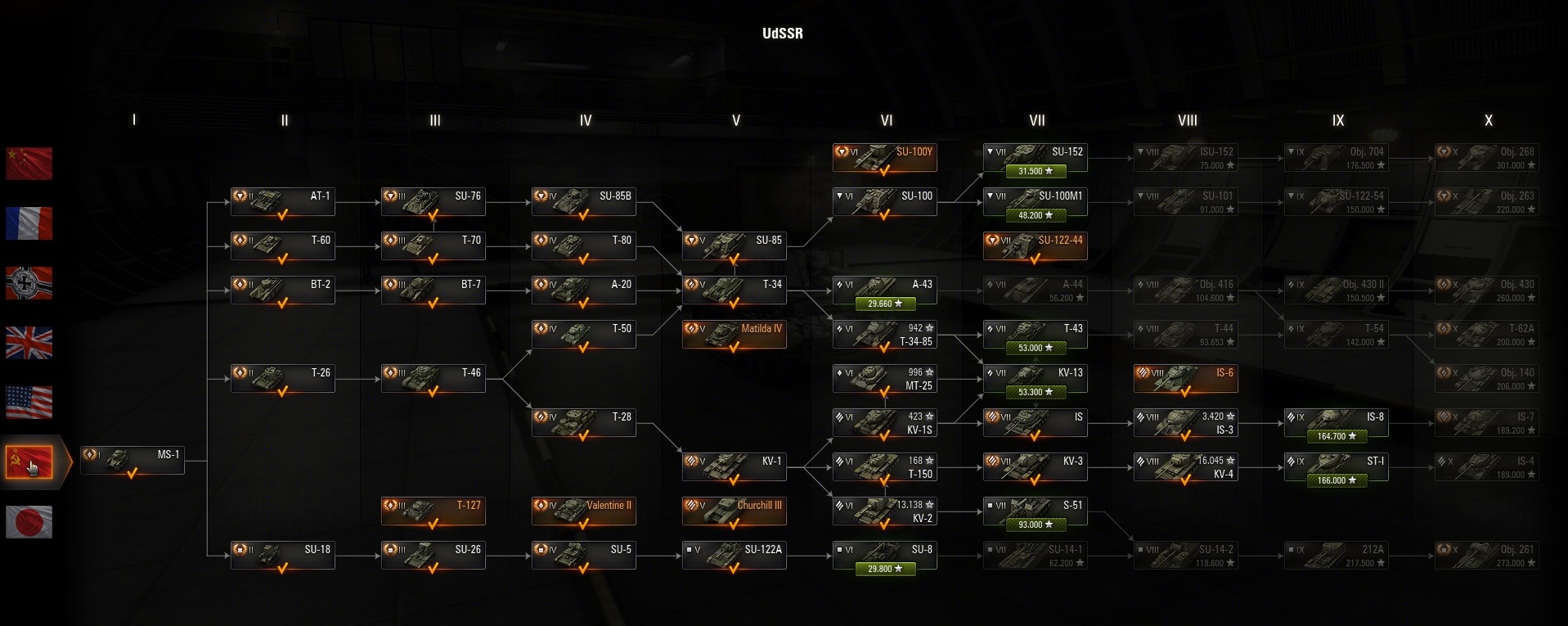The image size is (1568, 626).
Task: Choose the S-51 artillery node
Action: [x=1035, y=511]
